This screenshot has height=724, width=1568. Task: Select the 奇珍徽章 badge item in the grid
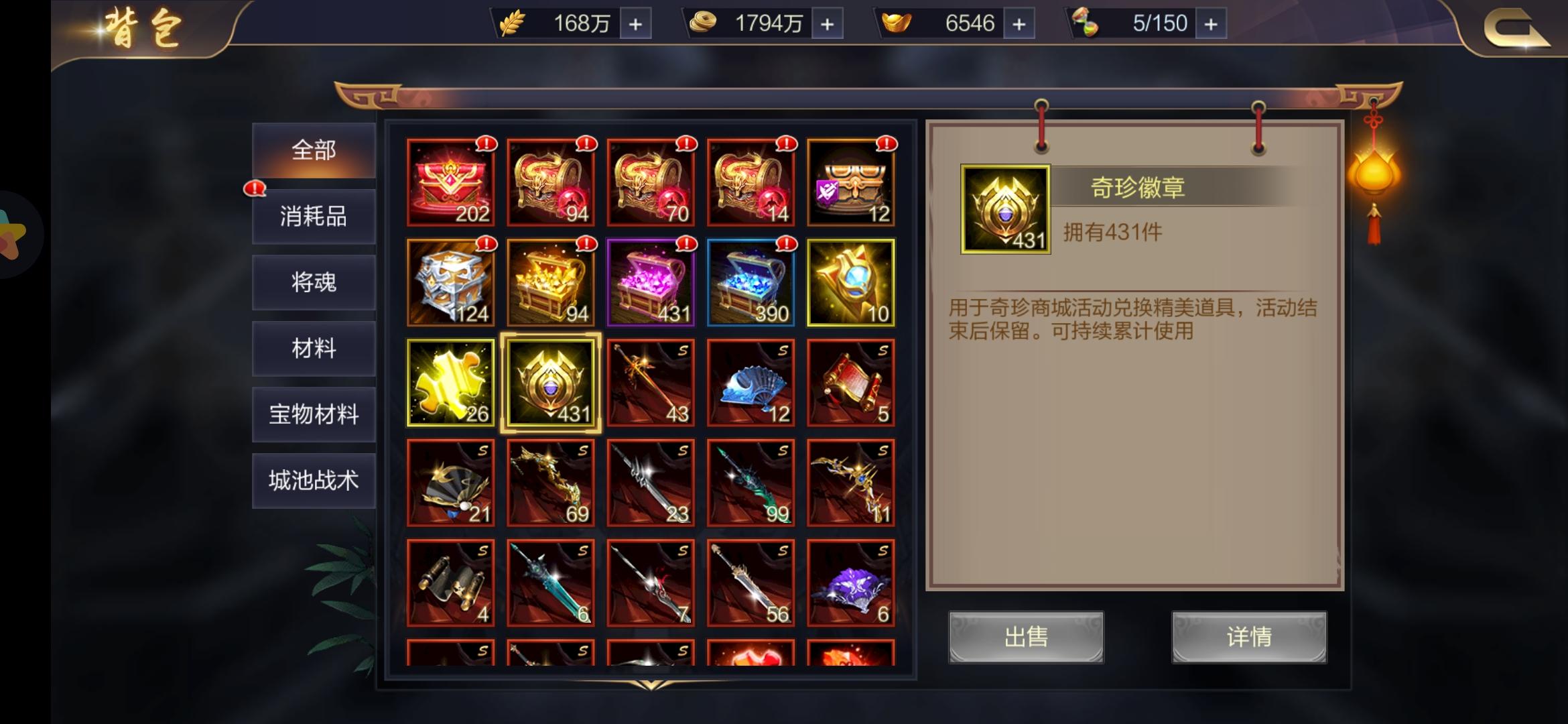click(x=551, y=382)
